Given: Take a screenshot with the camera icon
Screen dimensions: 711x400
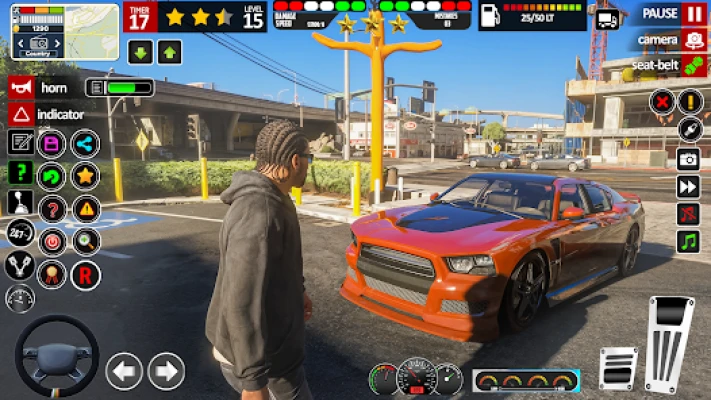Looking at the screenshot, I should click(689, 159).
